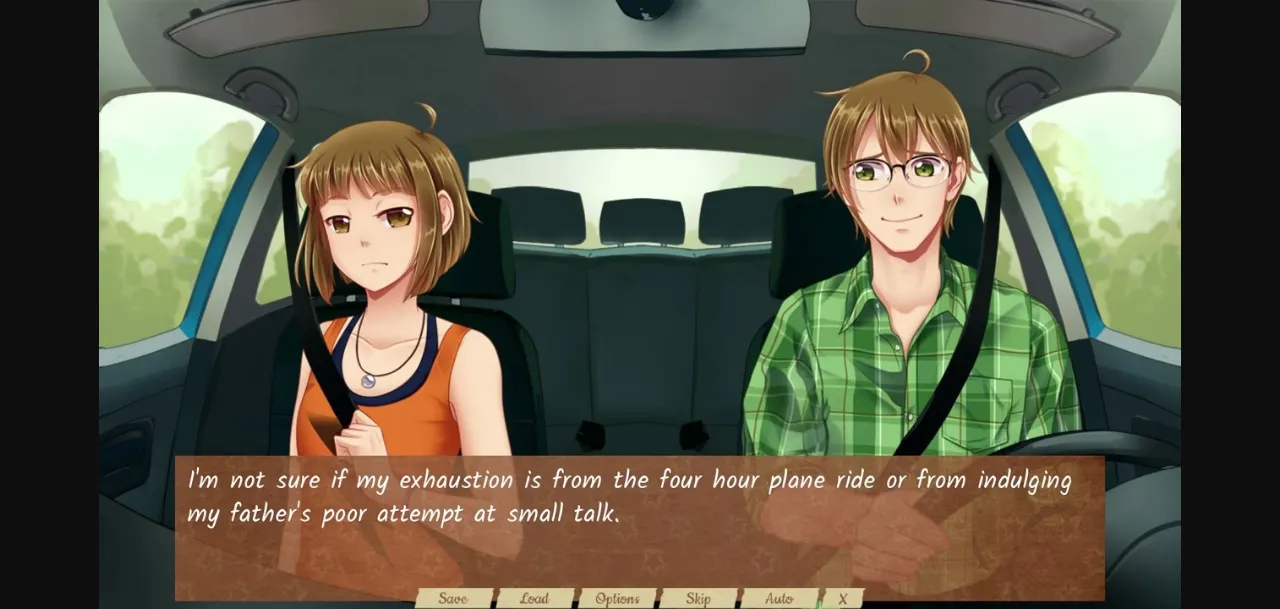Viewport: 1280px width, 609px height.
Task: Hide the dialogue box with X
Action: tap(842, 599)
